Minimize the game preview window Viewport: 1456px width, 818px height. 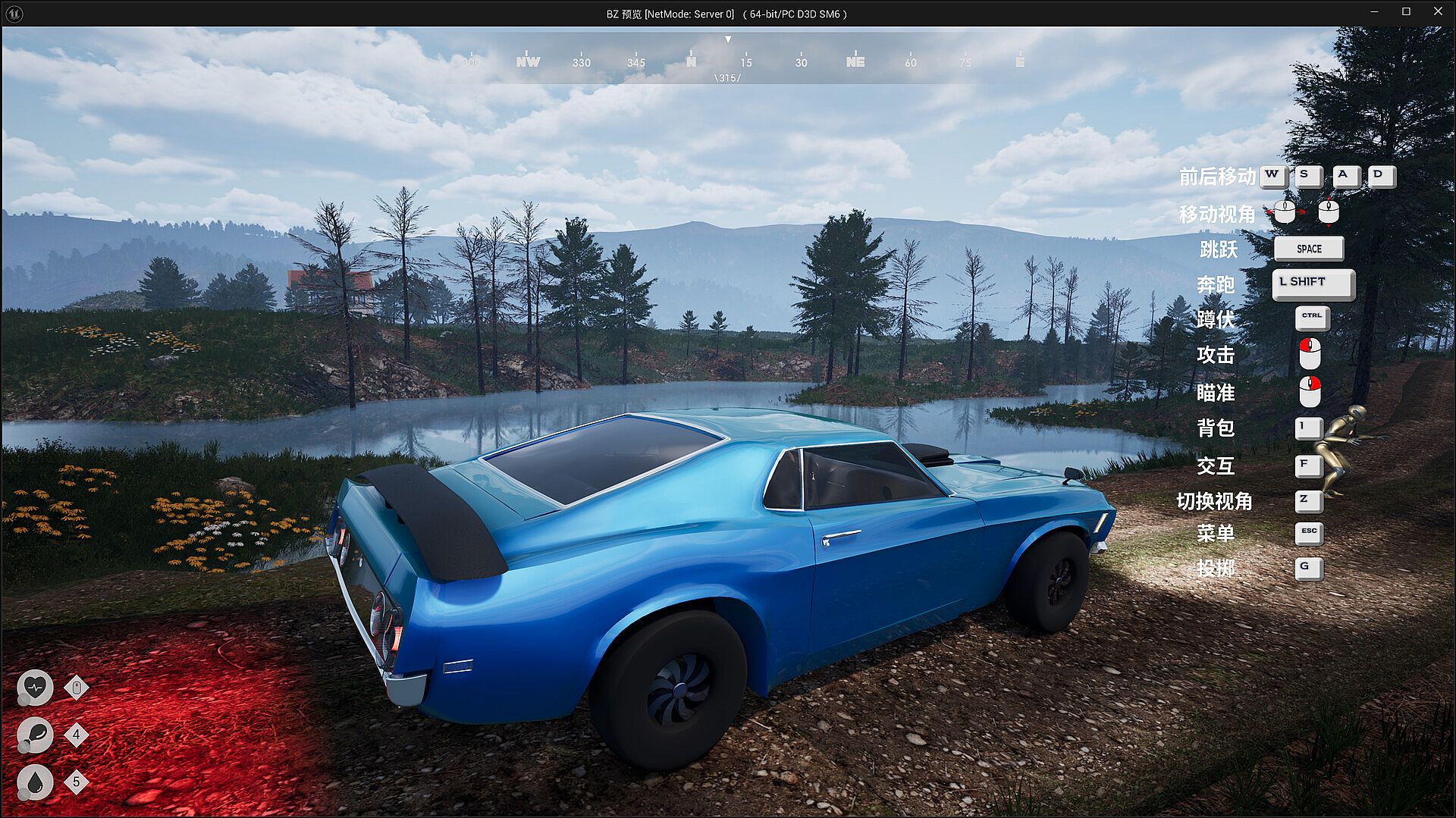tap(1374, 11)
